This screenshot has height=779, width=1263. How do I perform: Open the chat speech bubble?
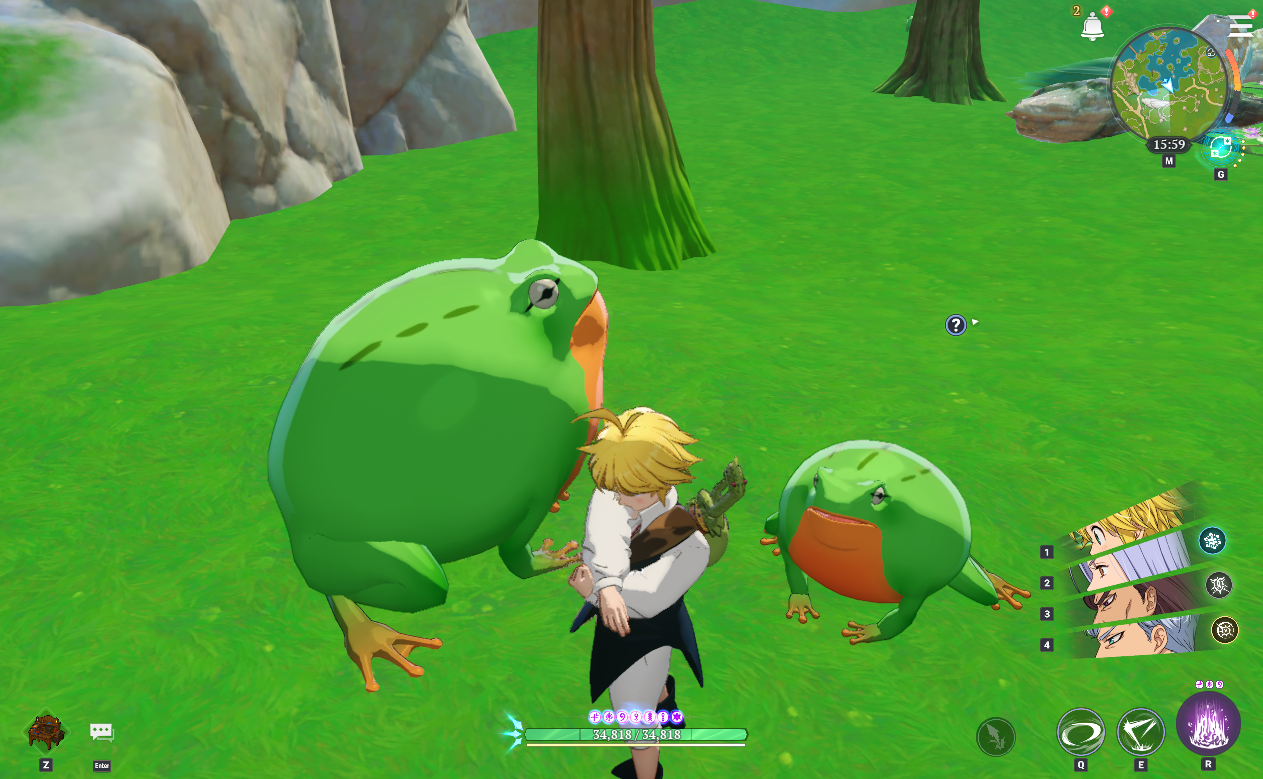tap(101, 732)
